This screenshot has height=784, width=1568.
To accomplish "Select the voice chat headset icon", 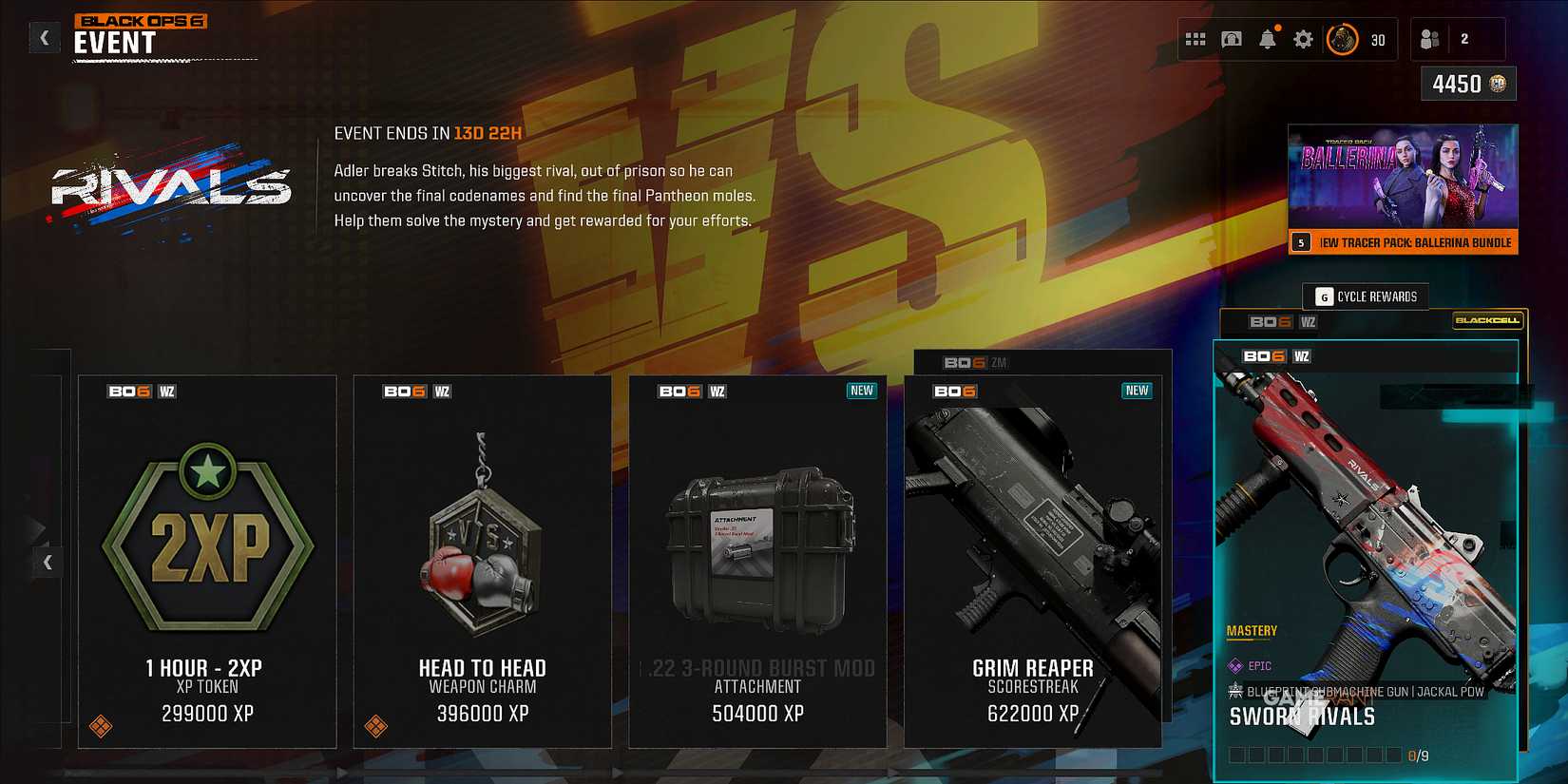I will point(1233,40).
